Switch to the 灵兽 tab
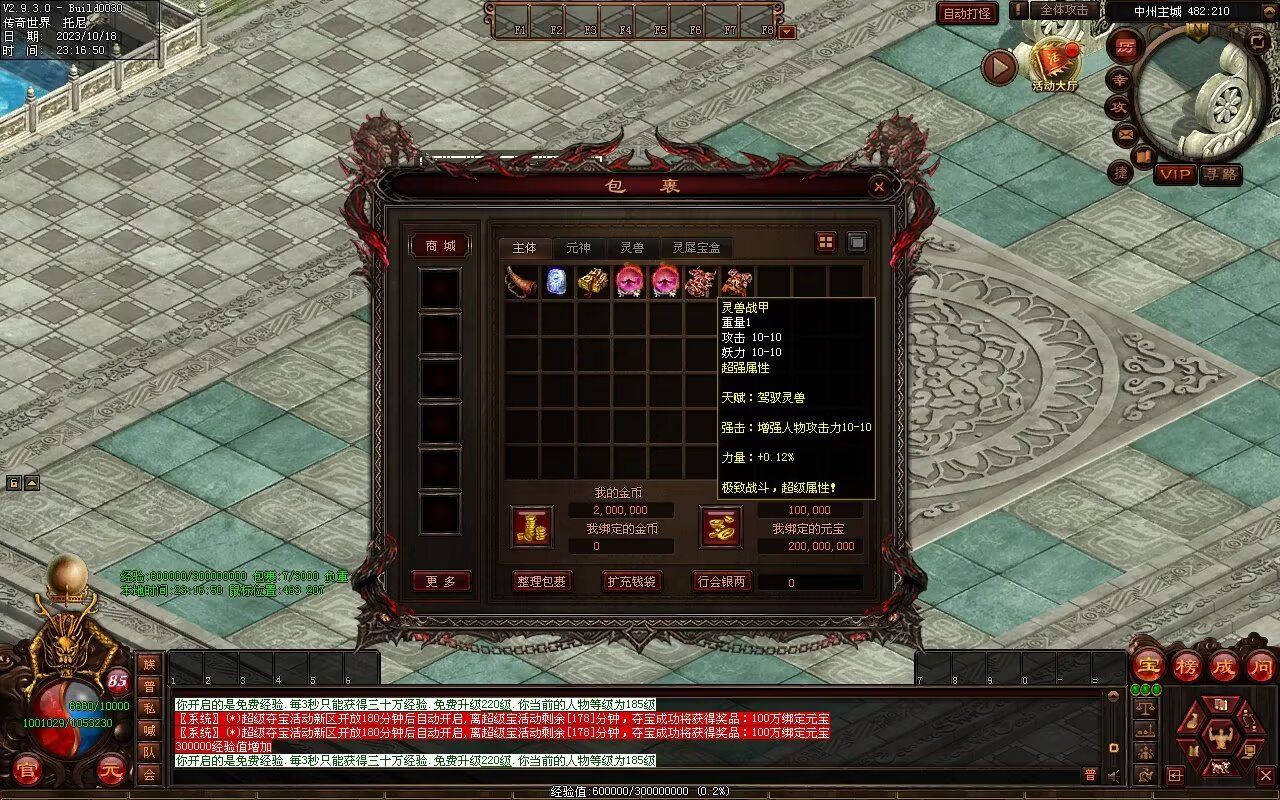 point(632,248)
